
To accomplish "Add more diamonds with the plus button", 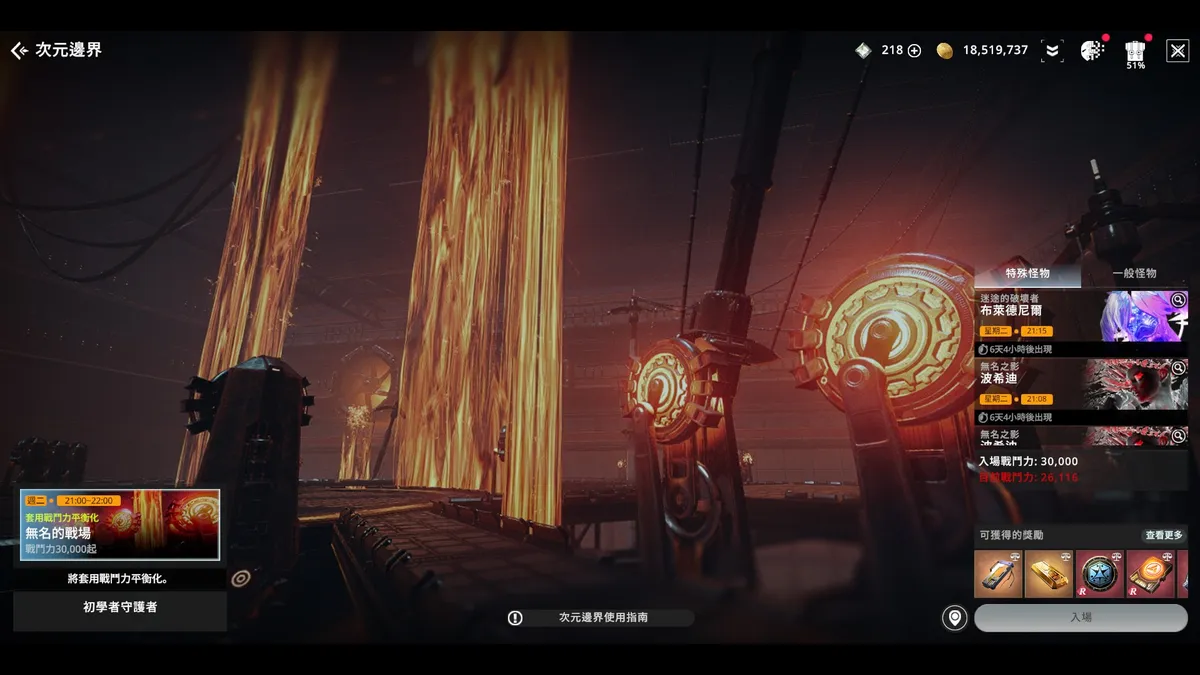I will pyautogui.click(x=914, y=50).
